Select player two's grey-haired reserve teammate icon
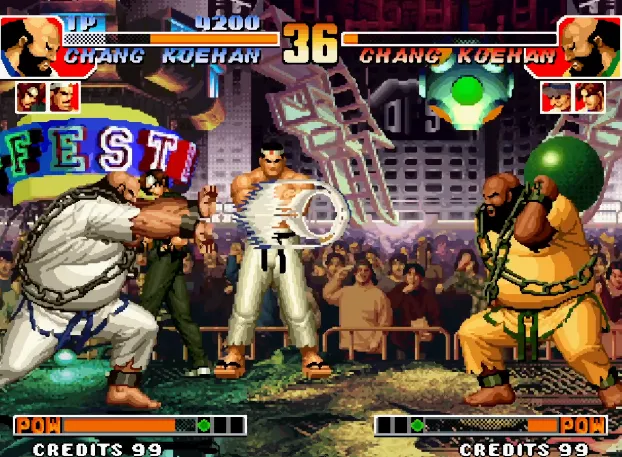Viewport: 622px width, 457px height. 557,97
